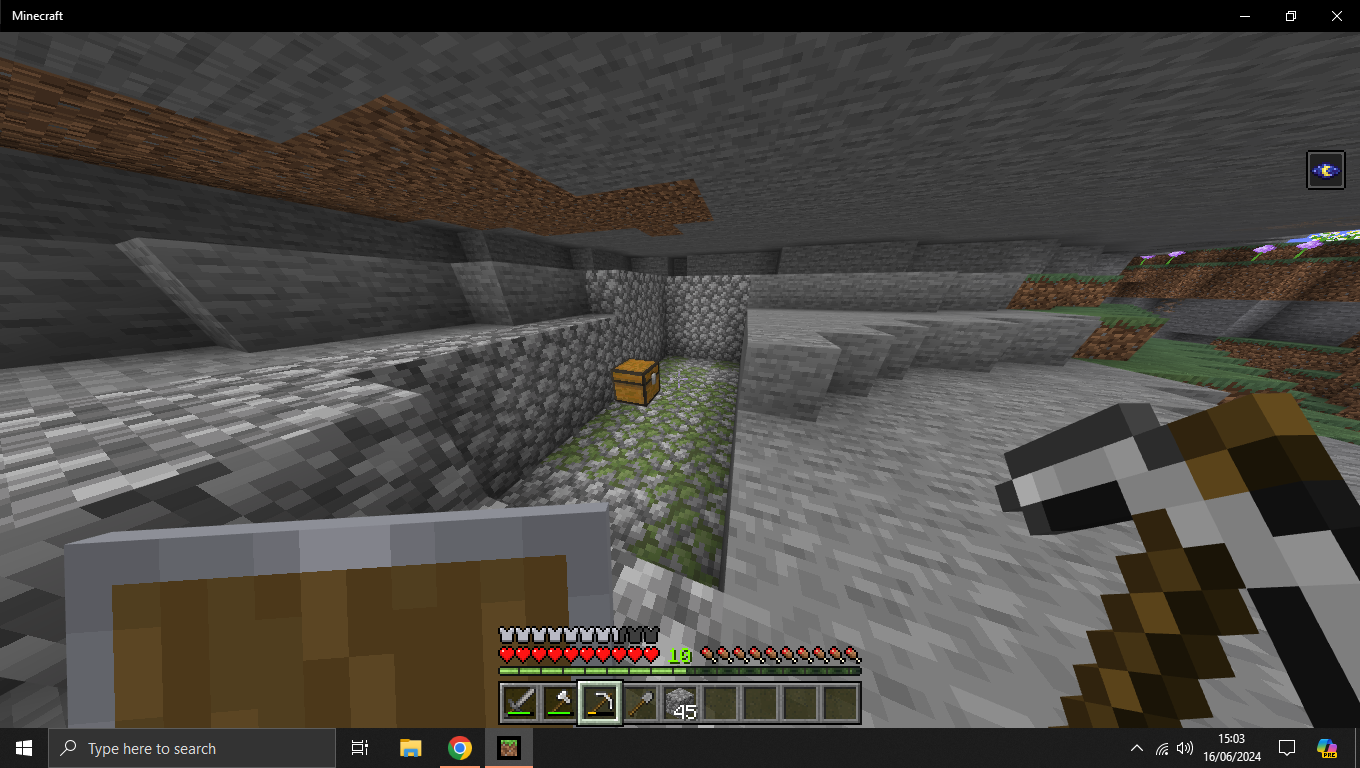
Task: Click the minimap widget in the top-right corner
Action: [x=1325, y=170]
